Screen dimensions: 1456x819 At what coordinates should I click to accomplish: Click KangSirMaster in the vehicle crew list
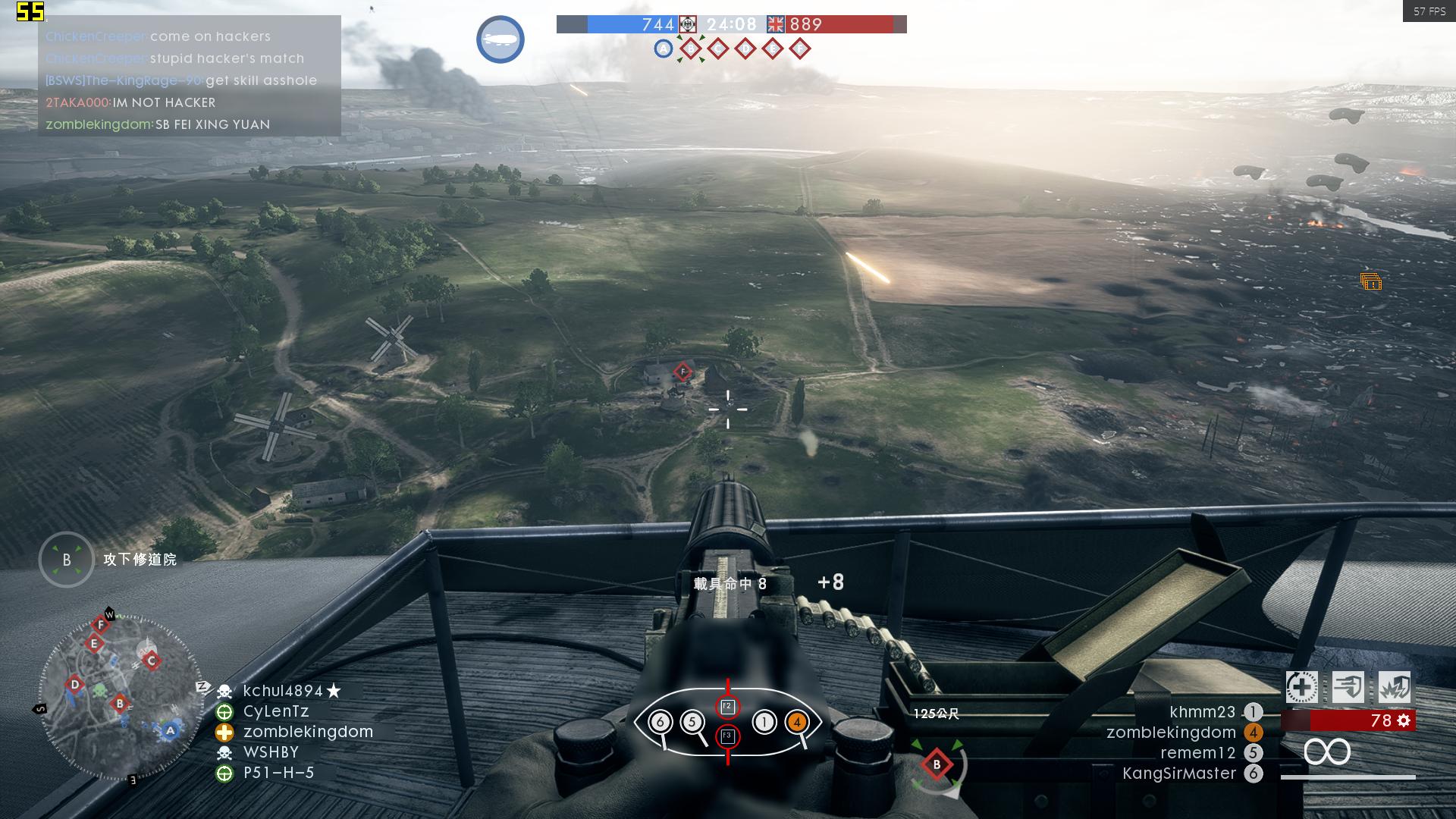tap(1178, 773)
